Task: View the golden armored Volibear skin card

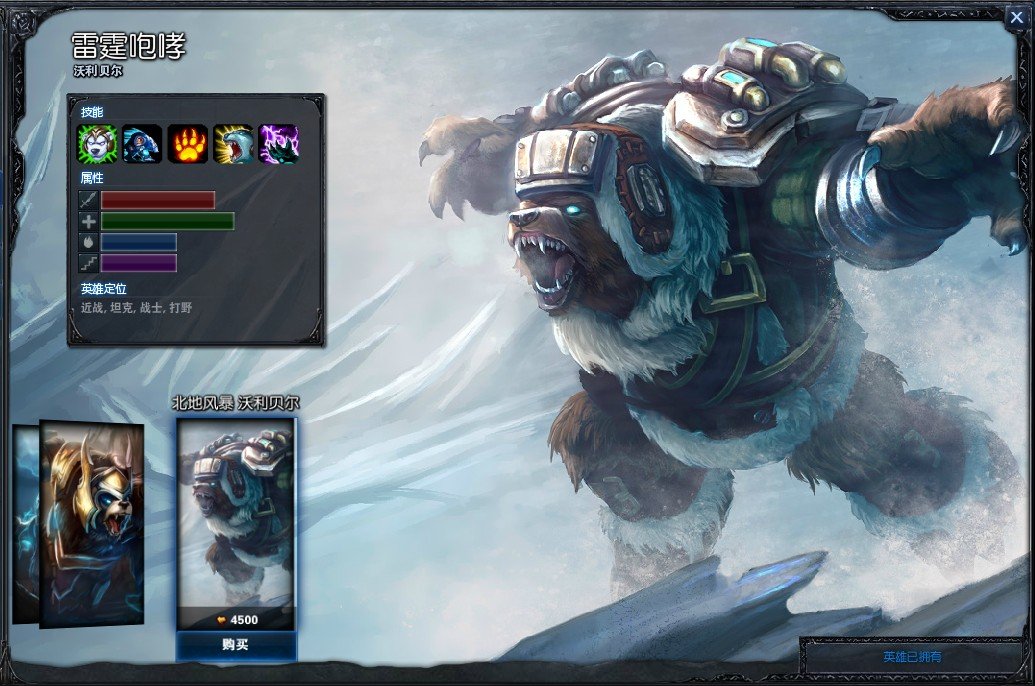Action: (92, 525)
